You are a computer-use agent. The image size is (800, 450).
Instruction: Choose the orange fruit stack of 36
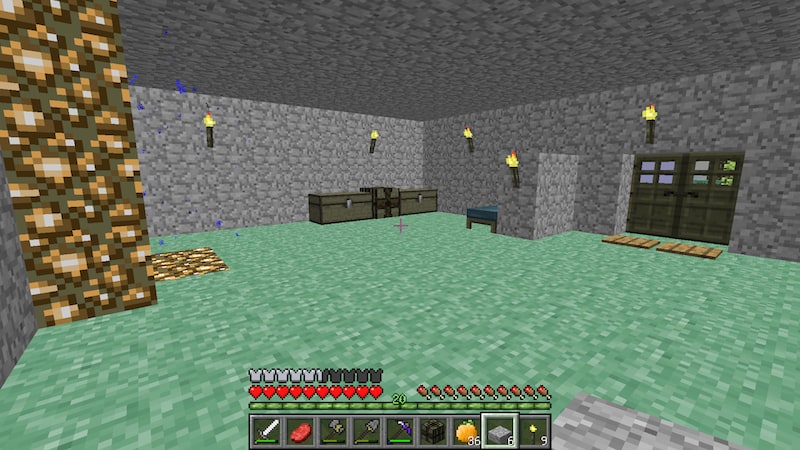(466, 432)
